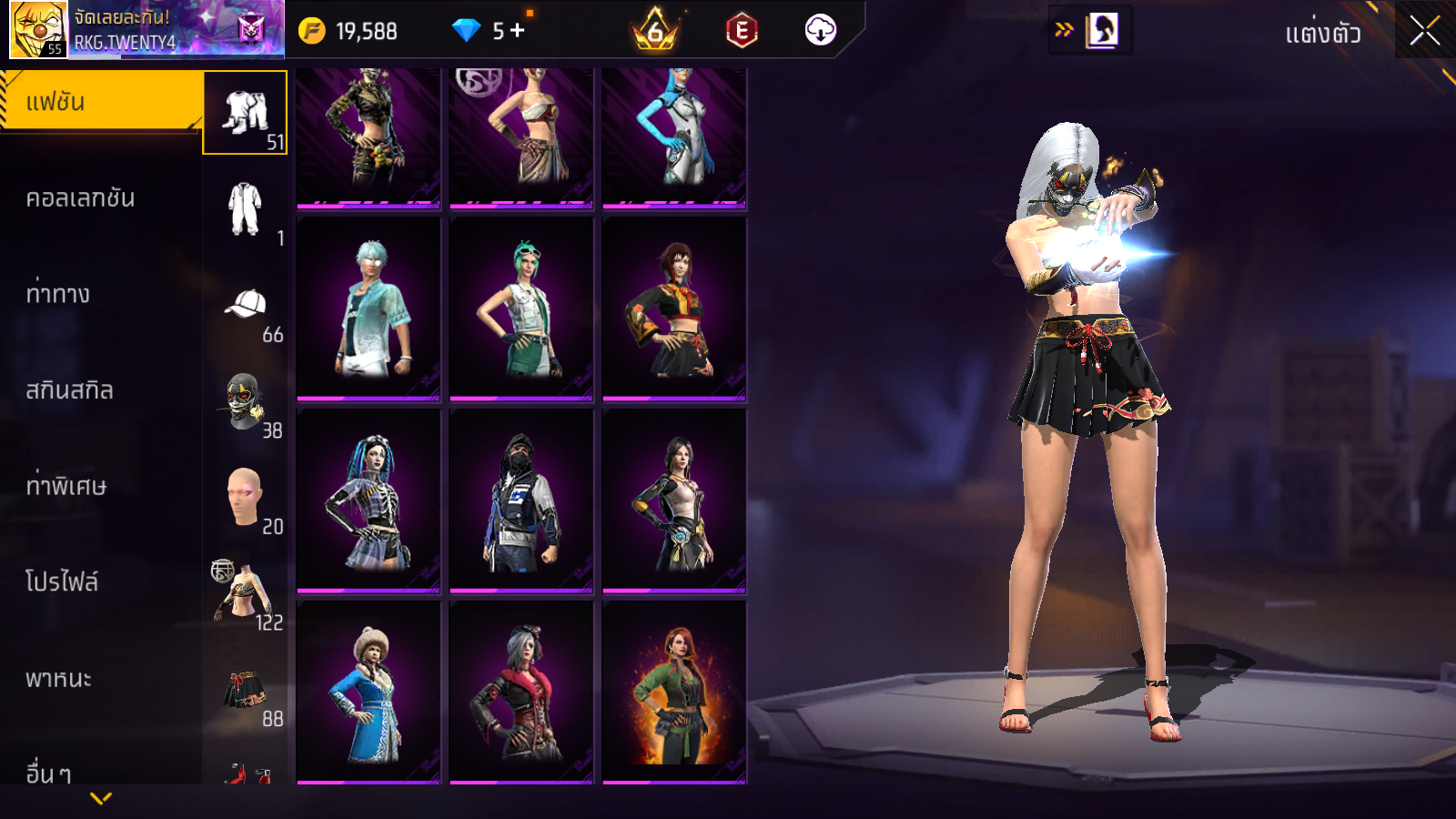The image size is (1456, 819).
Task: Select the สกินสกิล skill skins tab
Action: coord(69,390)
